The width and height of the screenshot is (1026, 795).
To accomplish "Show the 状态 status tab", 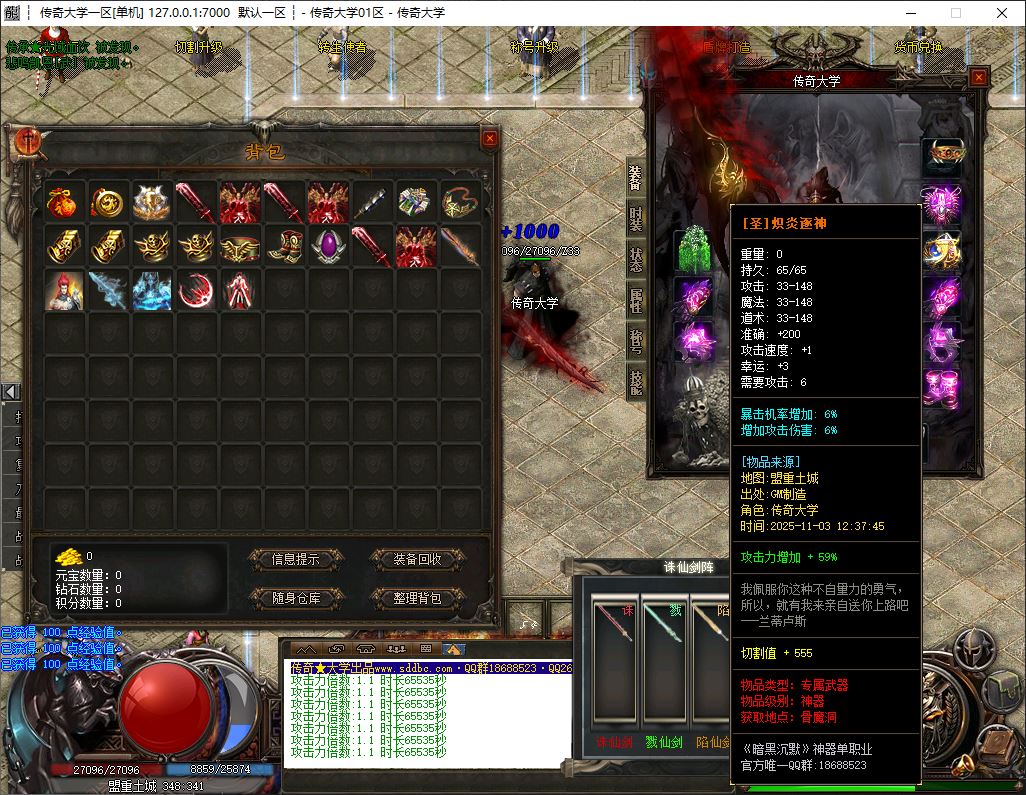I will pyautogui.click(x=636, y=259).
